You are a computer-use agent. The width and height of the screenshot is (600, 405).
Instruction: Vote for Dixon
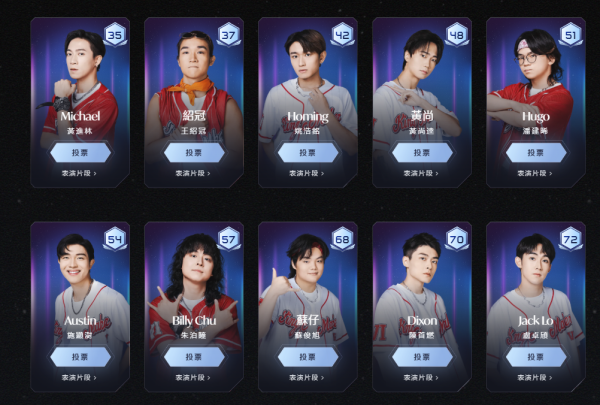point(421,356)
